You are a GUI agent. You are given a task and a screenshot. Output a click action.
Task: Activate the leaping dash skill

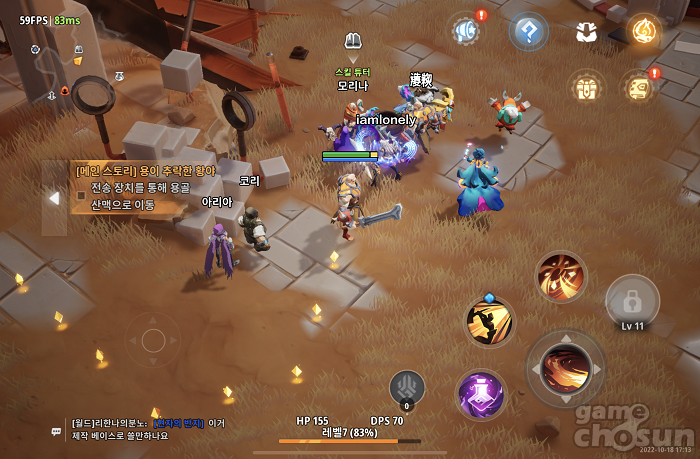[490, 322]
